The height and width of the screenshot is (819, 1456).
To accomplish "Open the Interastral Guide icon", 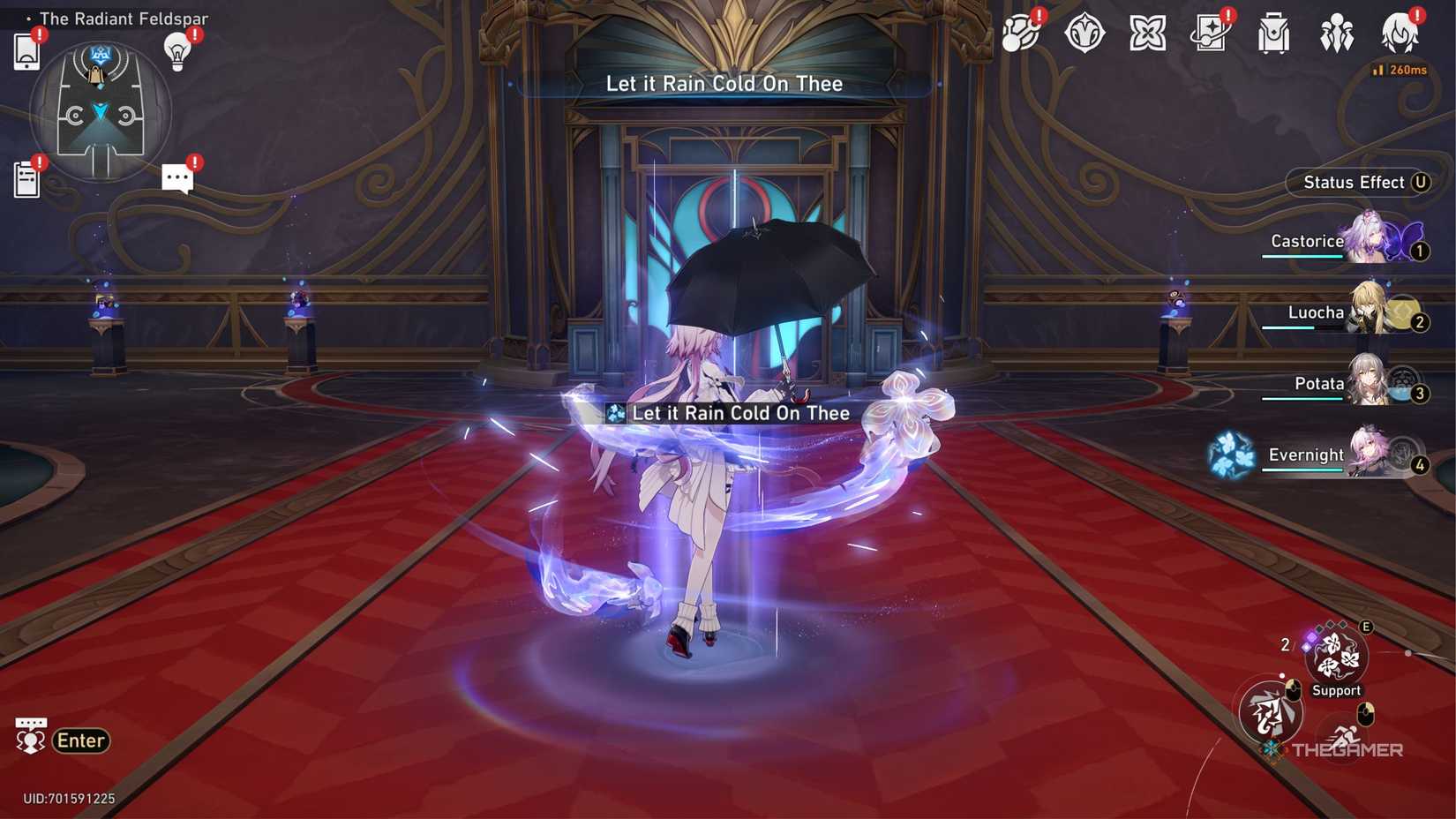I will pyautogui.click(x=1022, y=34).
